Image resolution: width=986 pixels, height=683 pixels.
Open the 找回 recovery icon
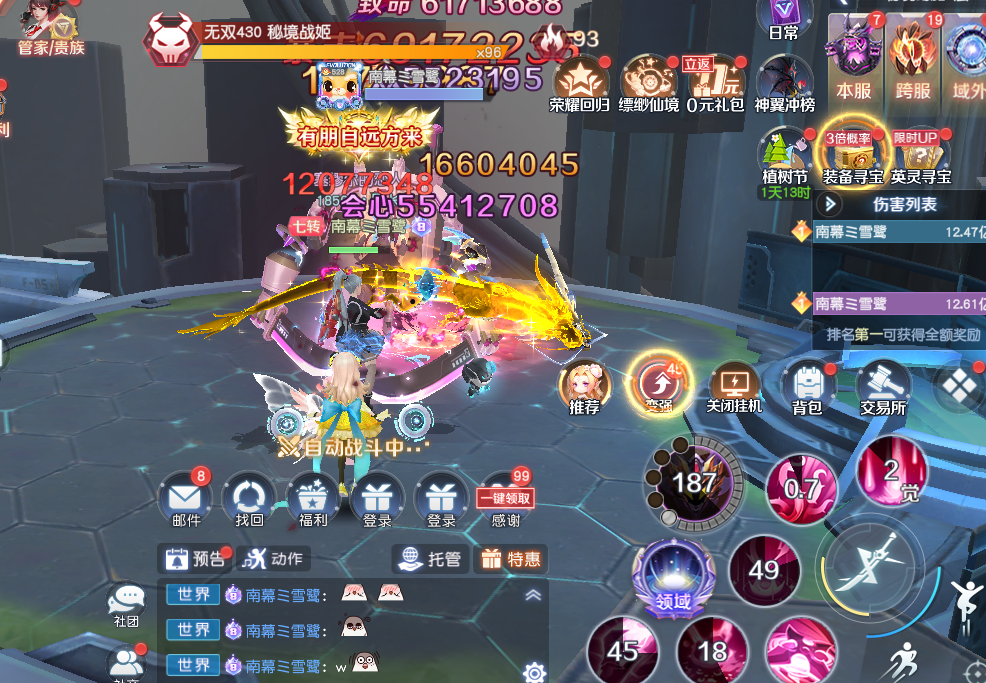tap(249, 497)
